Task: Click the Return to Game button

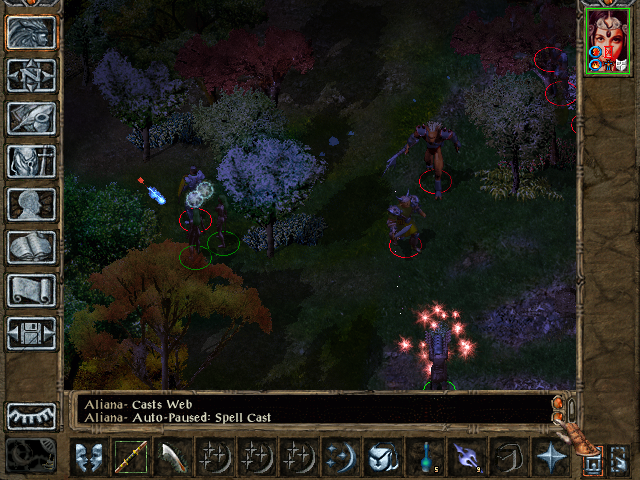Action: pos(31,33)
